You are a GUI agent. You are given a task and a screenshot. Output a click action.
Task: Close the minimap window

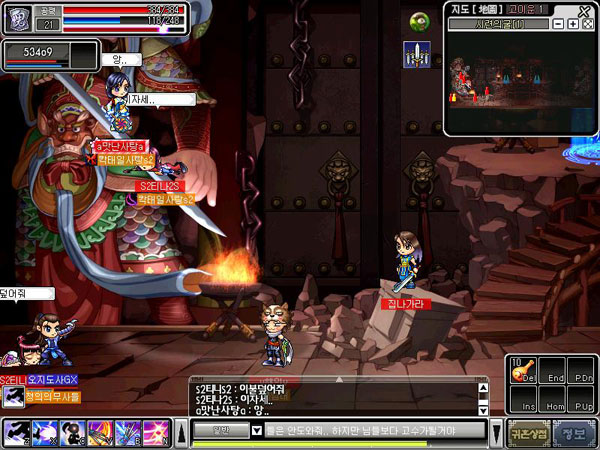[586, 9]
